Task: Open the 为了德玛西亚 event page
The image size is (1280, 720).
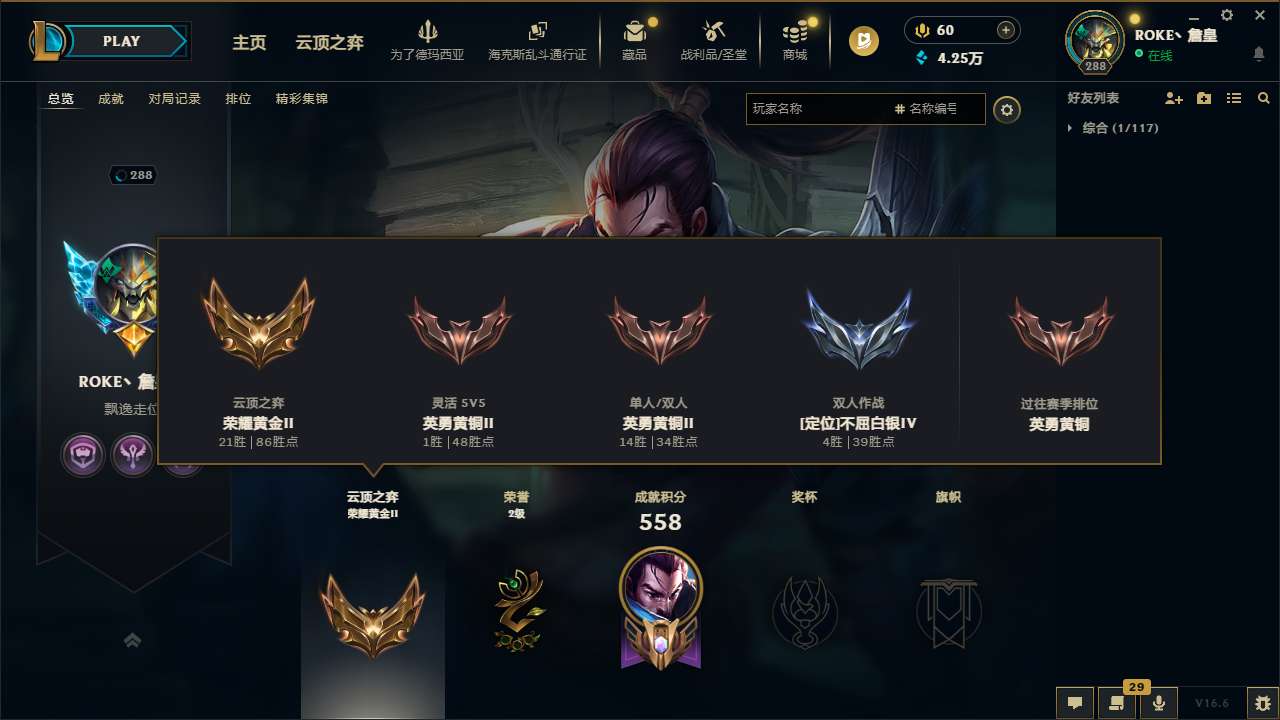Action: tap(428, 40)
